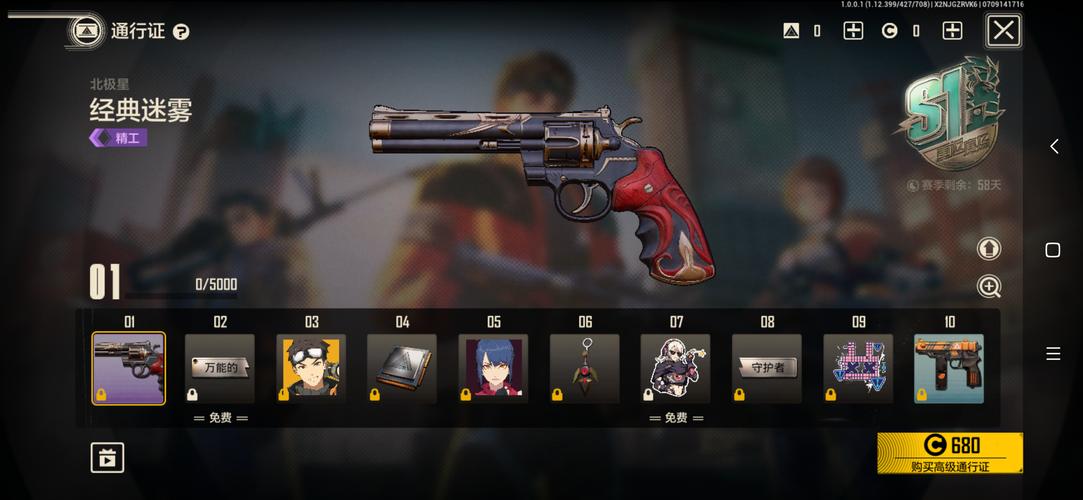Zoom in on the weapon preview magnifier
Viewport: 1083px width, 500px height.
(989, 287)
